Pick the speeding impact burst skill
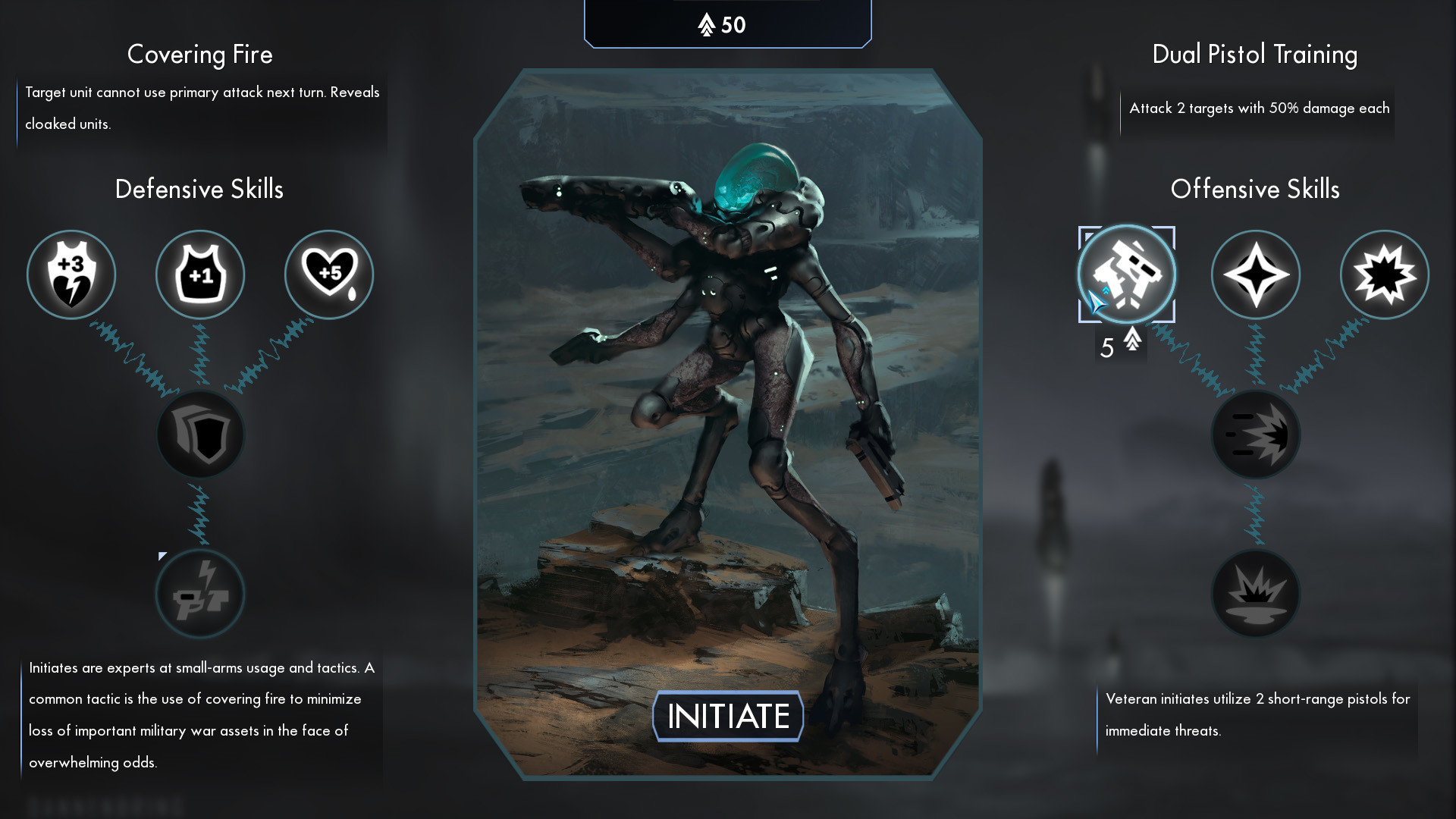 1256,435
